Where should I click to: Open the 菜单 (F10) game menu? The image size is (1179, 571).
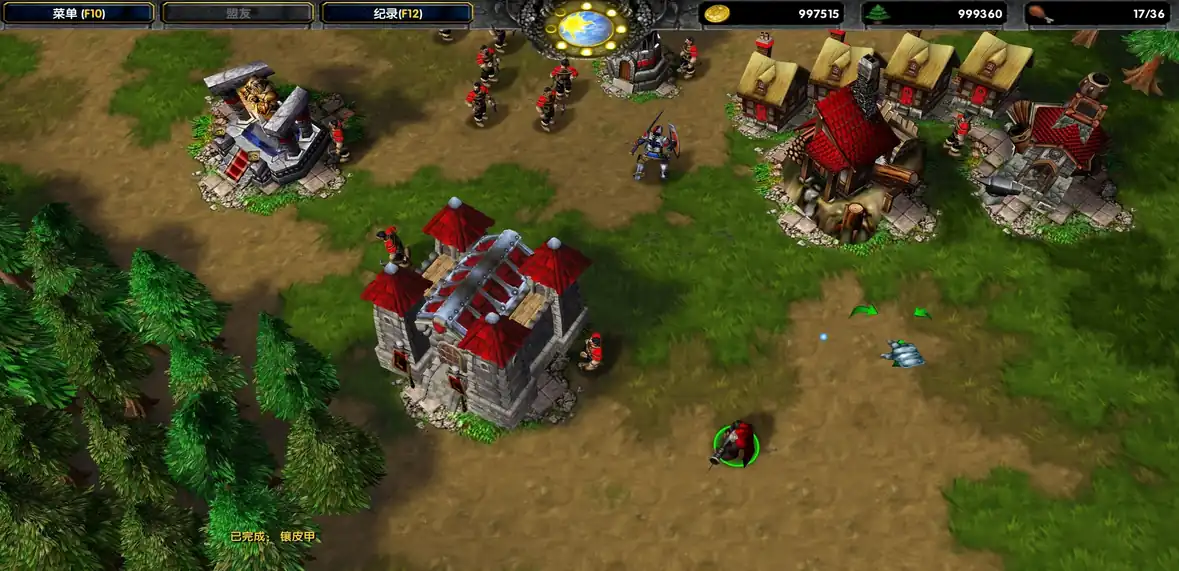(x=79, y=13)
